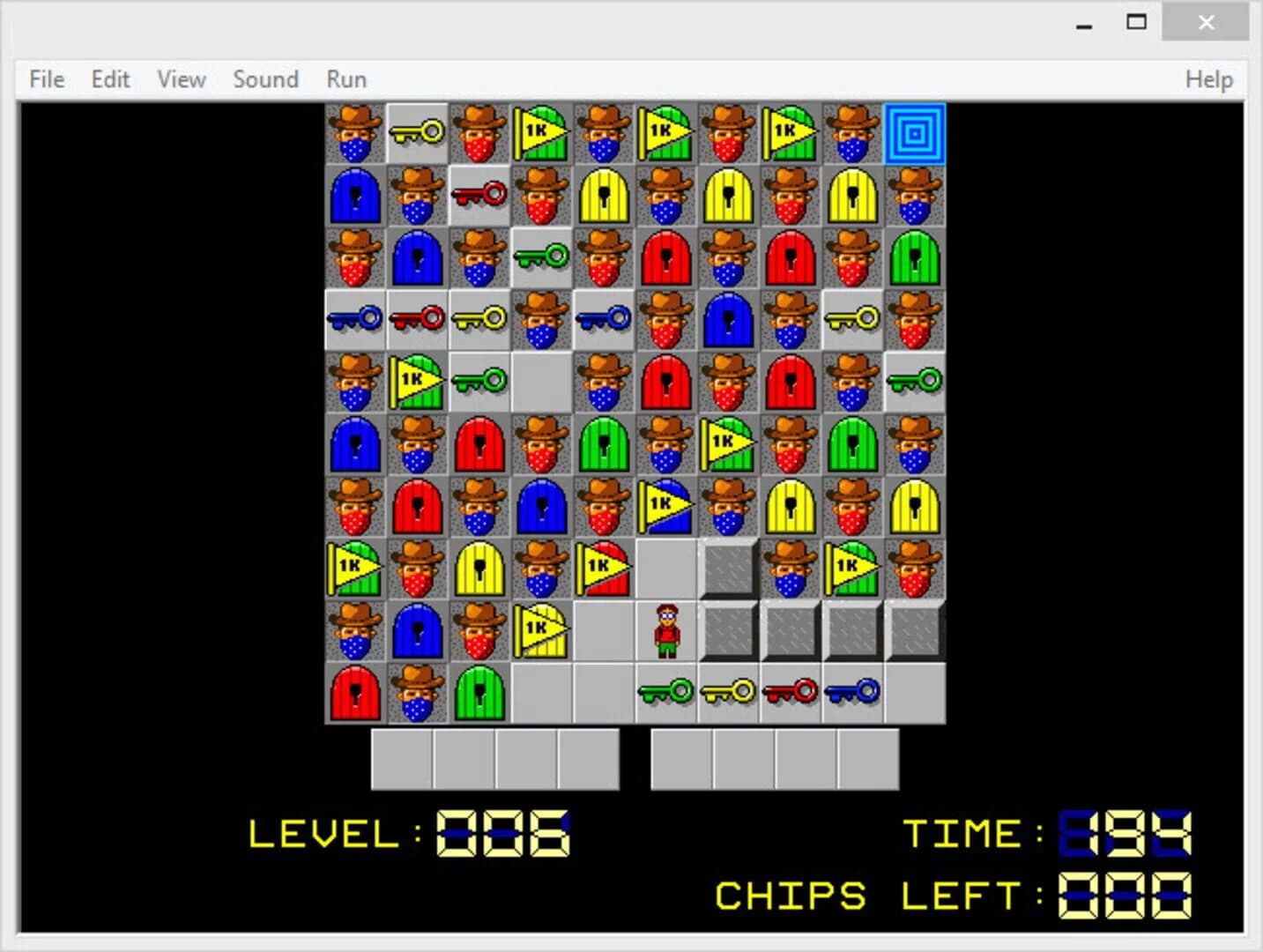Select the yellow key in the top row

[416, 133]
